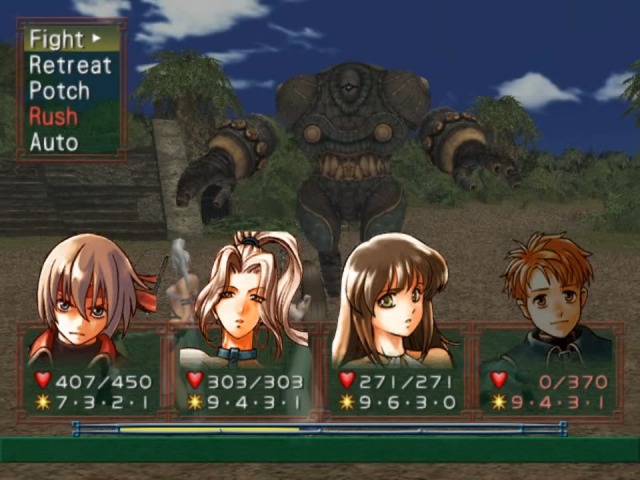Choose the red Rush command
Image resolution: width=640 pixels, height=480 pixels.
[53, 116]
